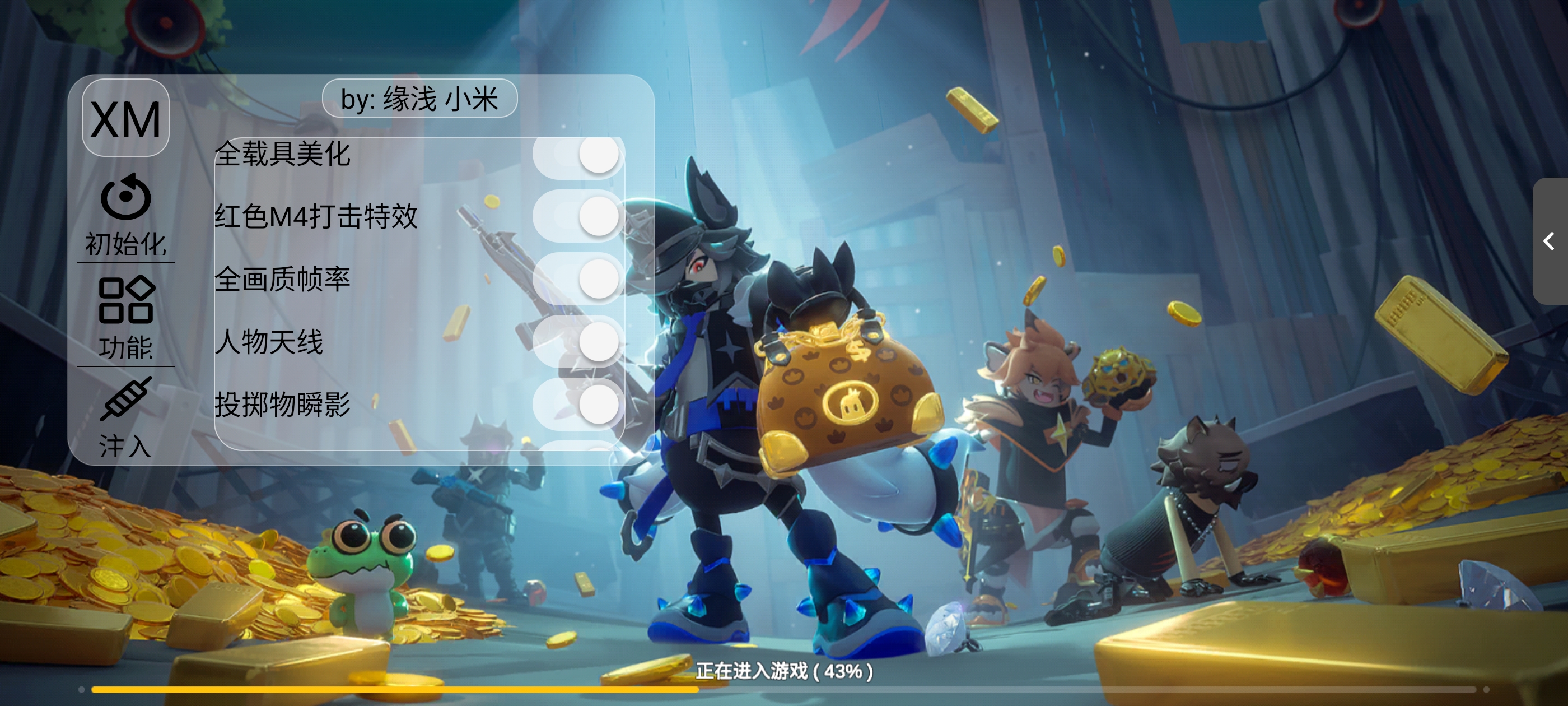Open the 初始化 initialize section
The height and width of the screenshot is (706, 1568).
pos(125,216)
